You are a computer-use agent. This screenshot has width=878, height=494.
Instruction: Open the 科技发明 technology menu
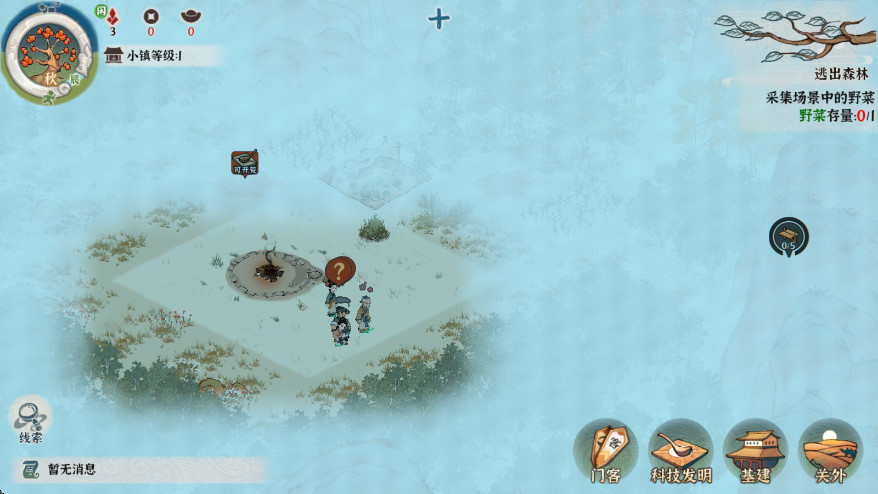(680, 452)
